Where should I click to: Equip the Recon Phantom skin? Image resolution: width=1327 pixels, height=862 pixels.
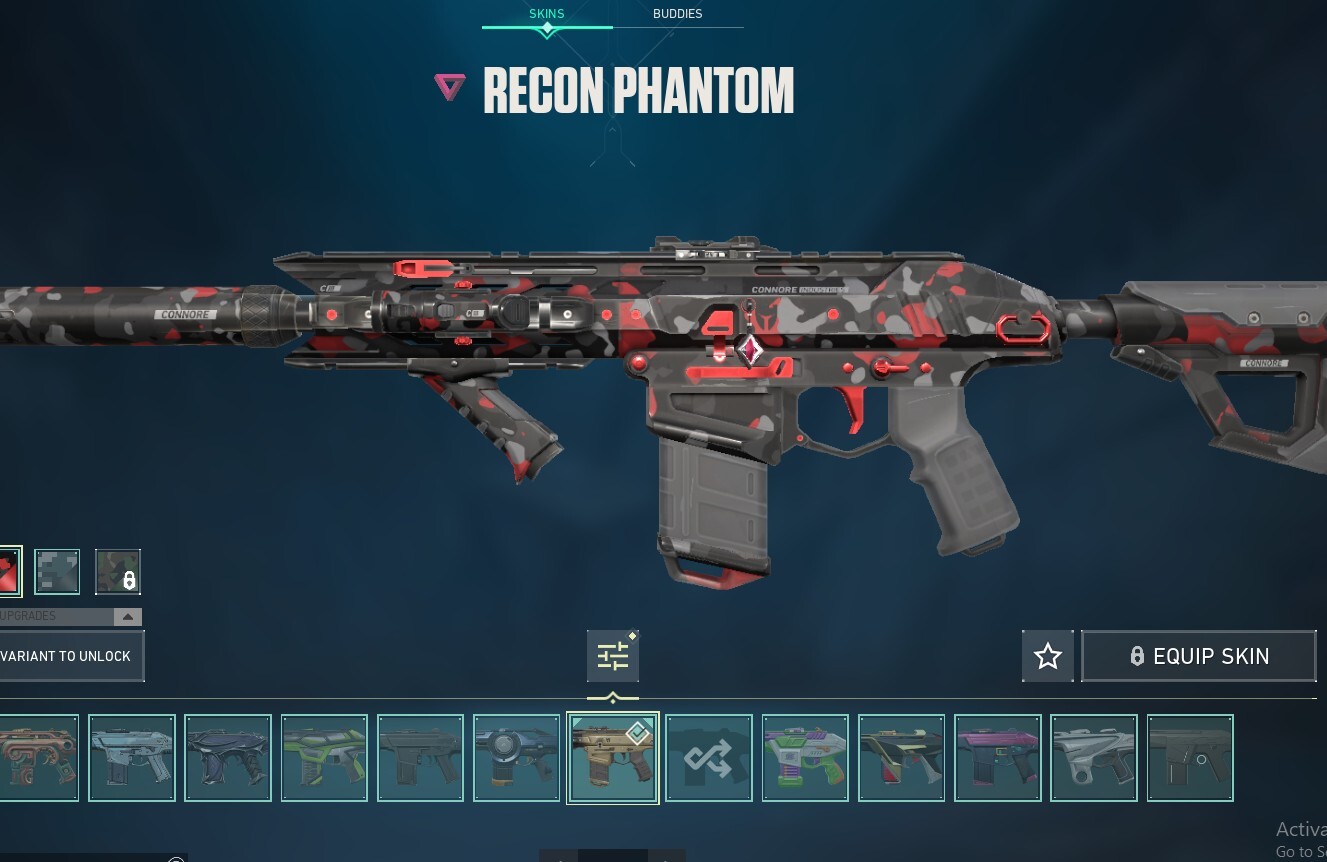[x=1198, y=656]
